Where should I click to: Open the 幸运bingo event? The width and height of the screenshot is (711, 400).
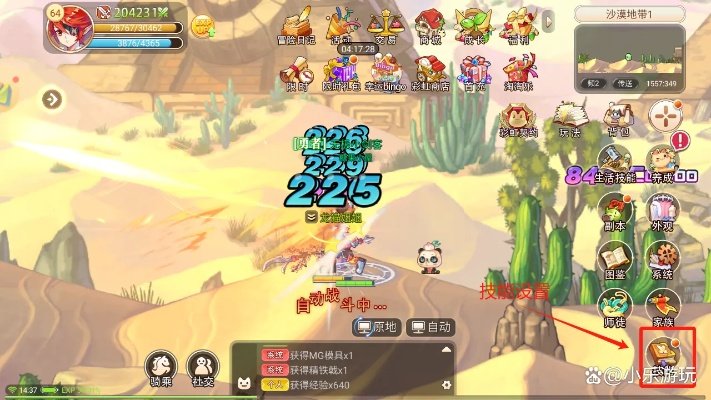(386, 71)
